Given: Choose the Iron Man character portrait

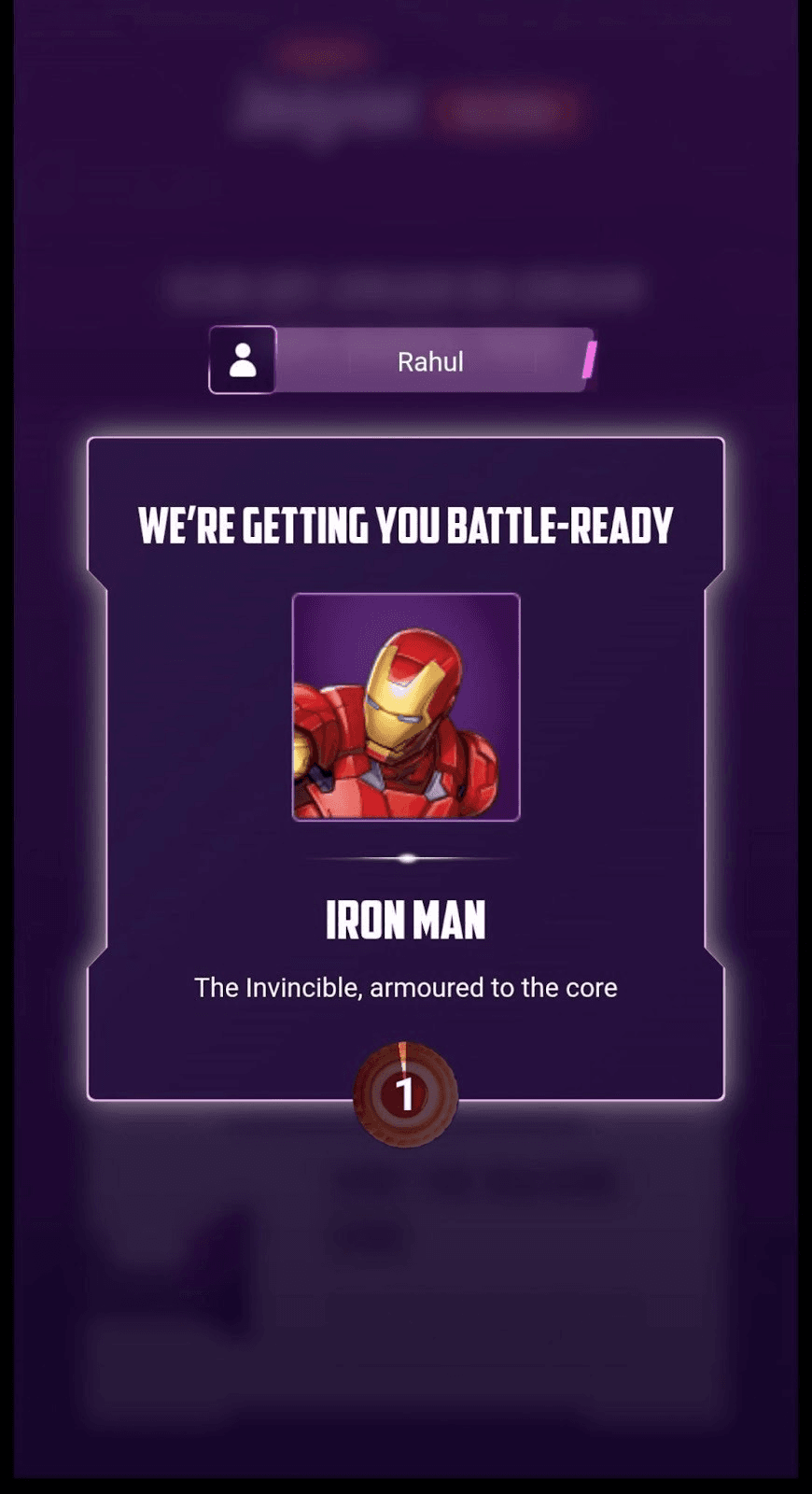Looking at the screenshot, I should click(x=406, y=707).
